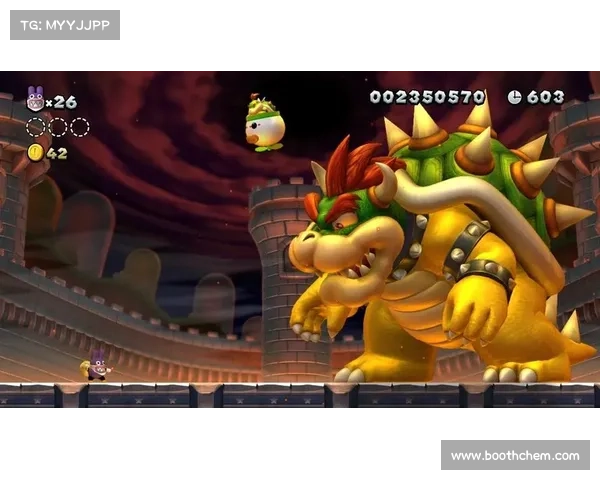600x480 pixels.
Task: Select the Nabbit lives icon
Action: coord(35,99)
